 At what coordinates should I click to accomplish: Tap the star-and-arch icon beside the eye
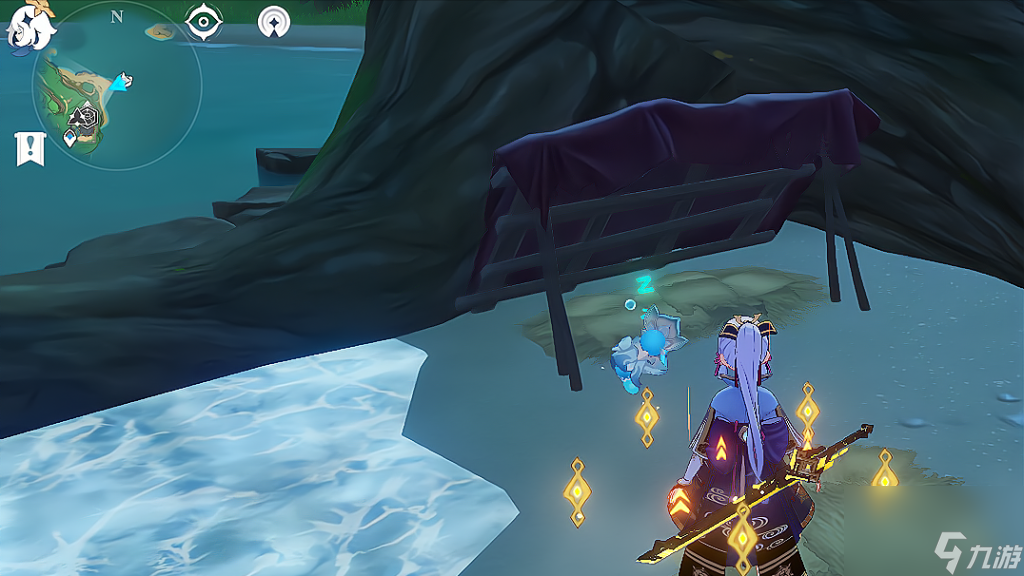273,21
